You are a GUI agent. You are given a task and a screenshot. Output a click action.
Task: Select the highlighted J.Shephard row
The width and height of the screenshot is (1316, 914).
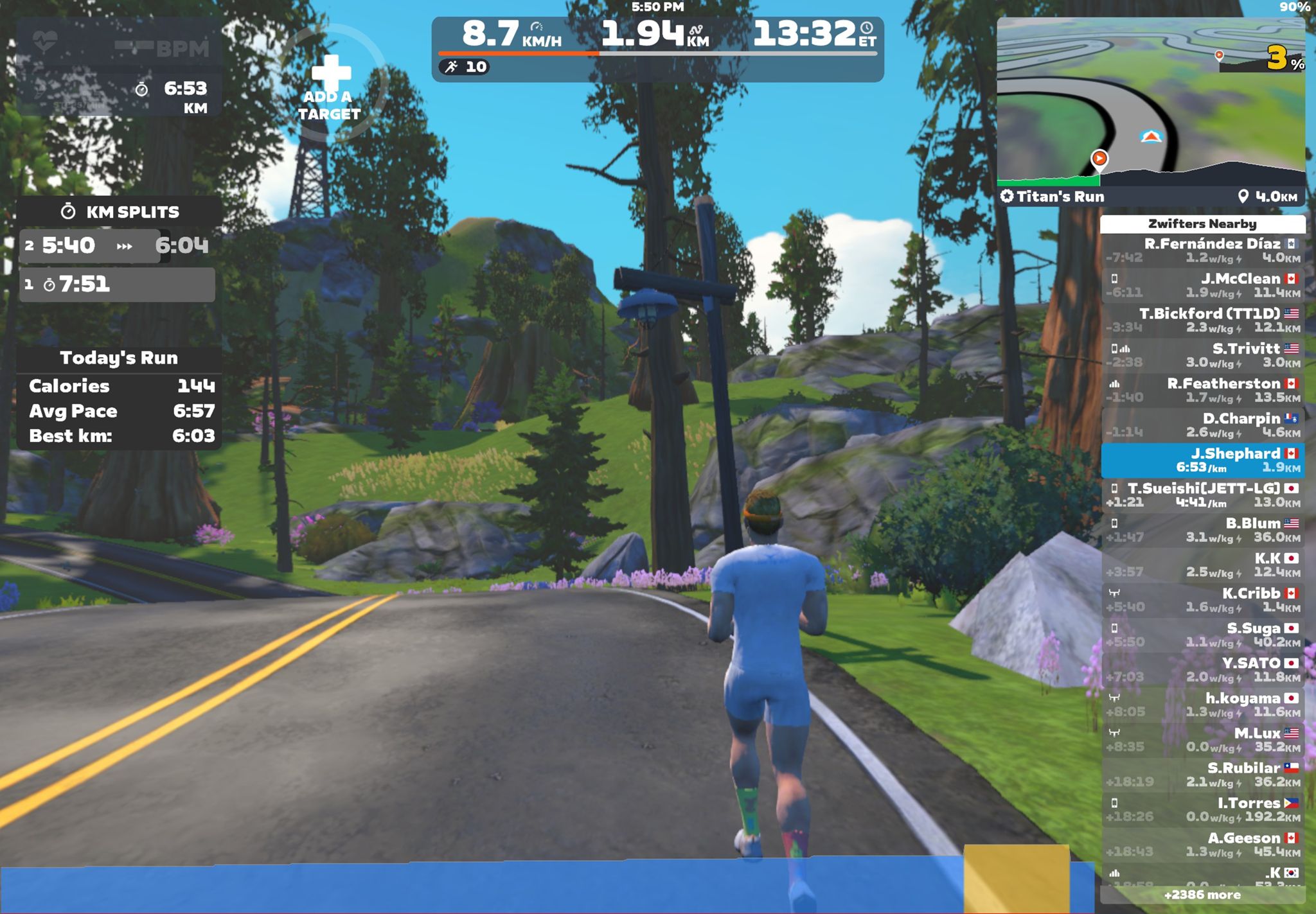[1202, 460]
